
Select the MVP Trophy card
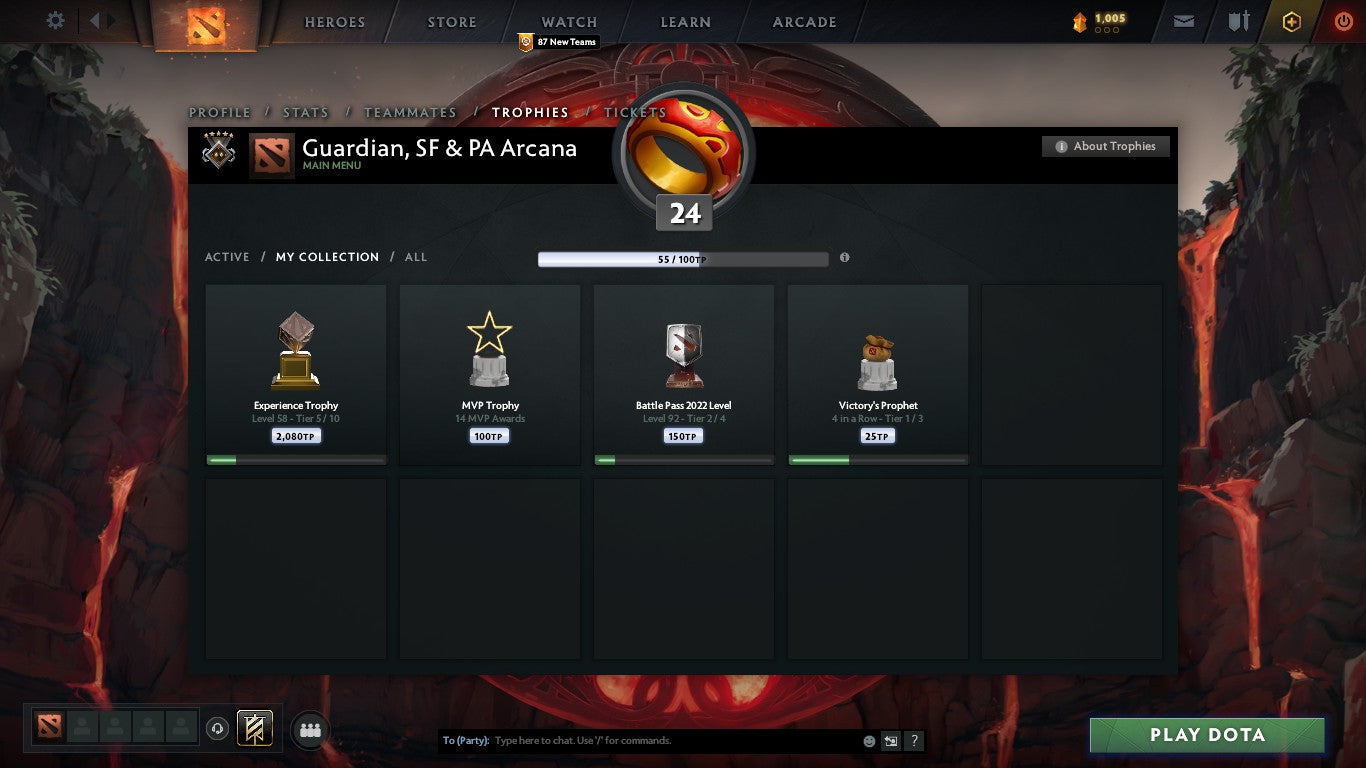[x=489, y=374]
